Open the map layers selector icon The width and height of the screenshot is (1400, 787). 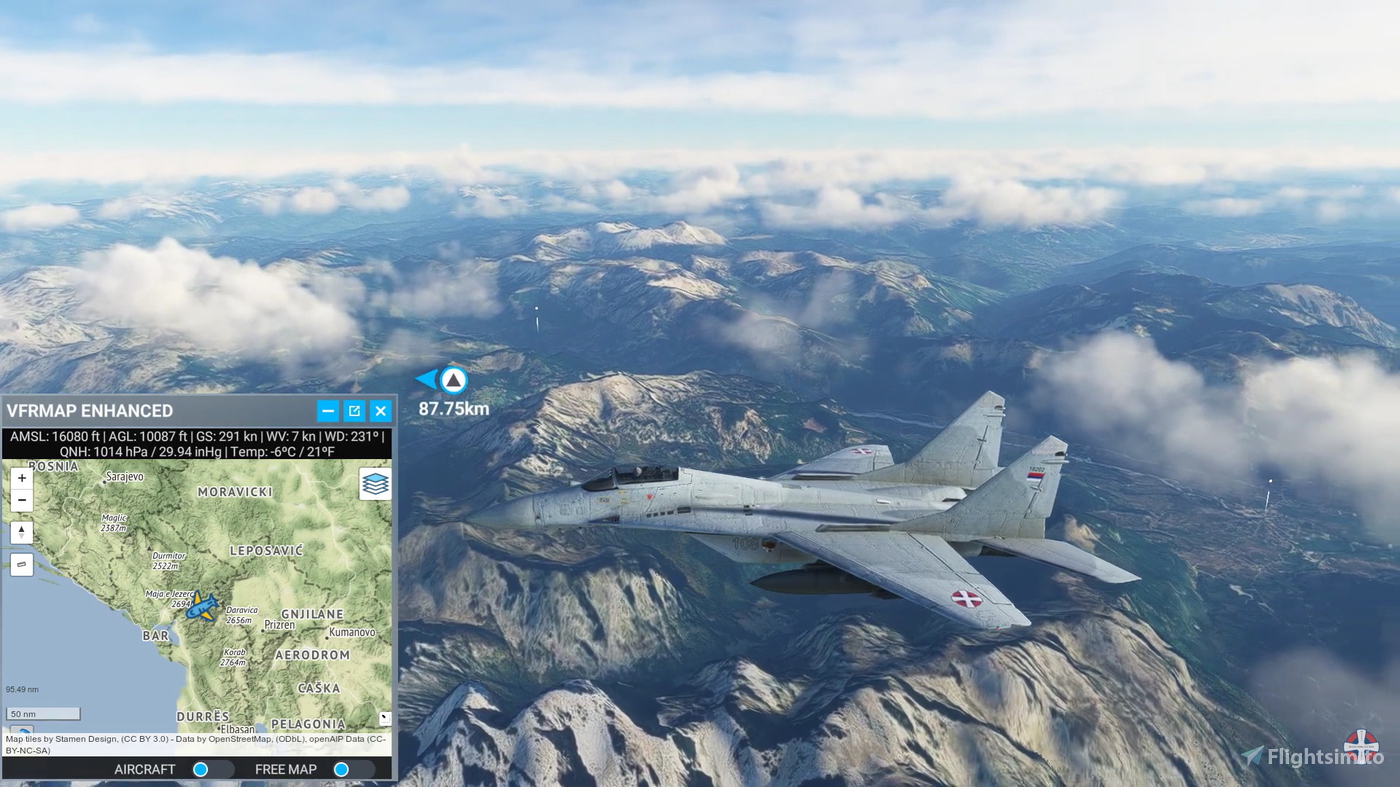[x=373, y=483]
